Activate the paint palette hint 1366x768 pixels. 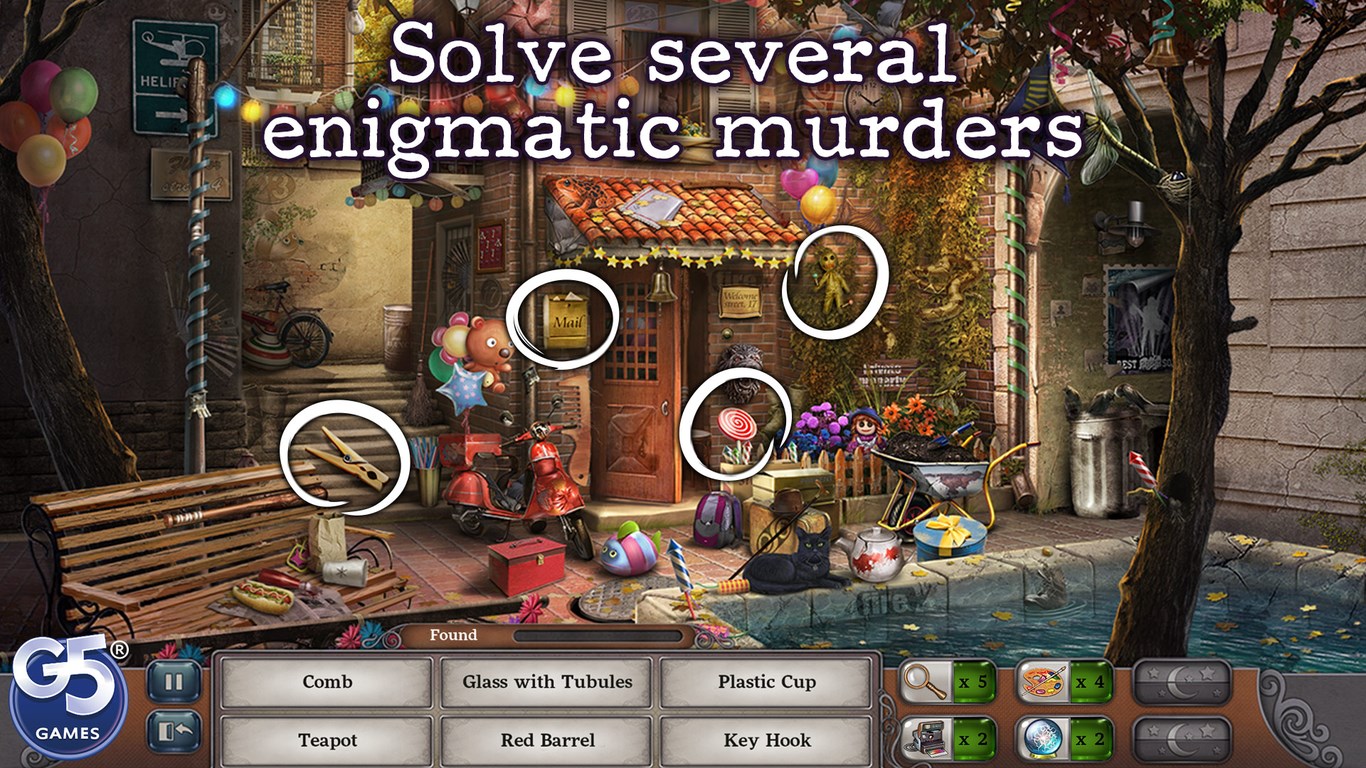1040,682
